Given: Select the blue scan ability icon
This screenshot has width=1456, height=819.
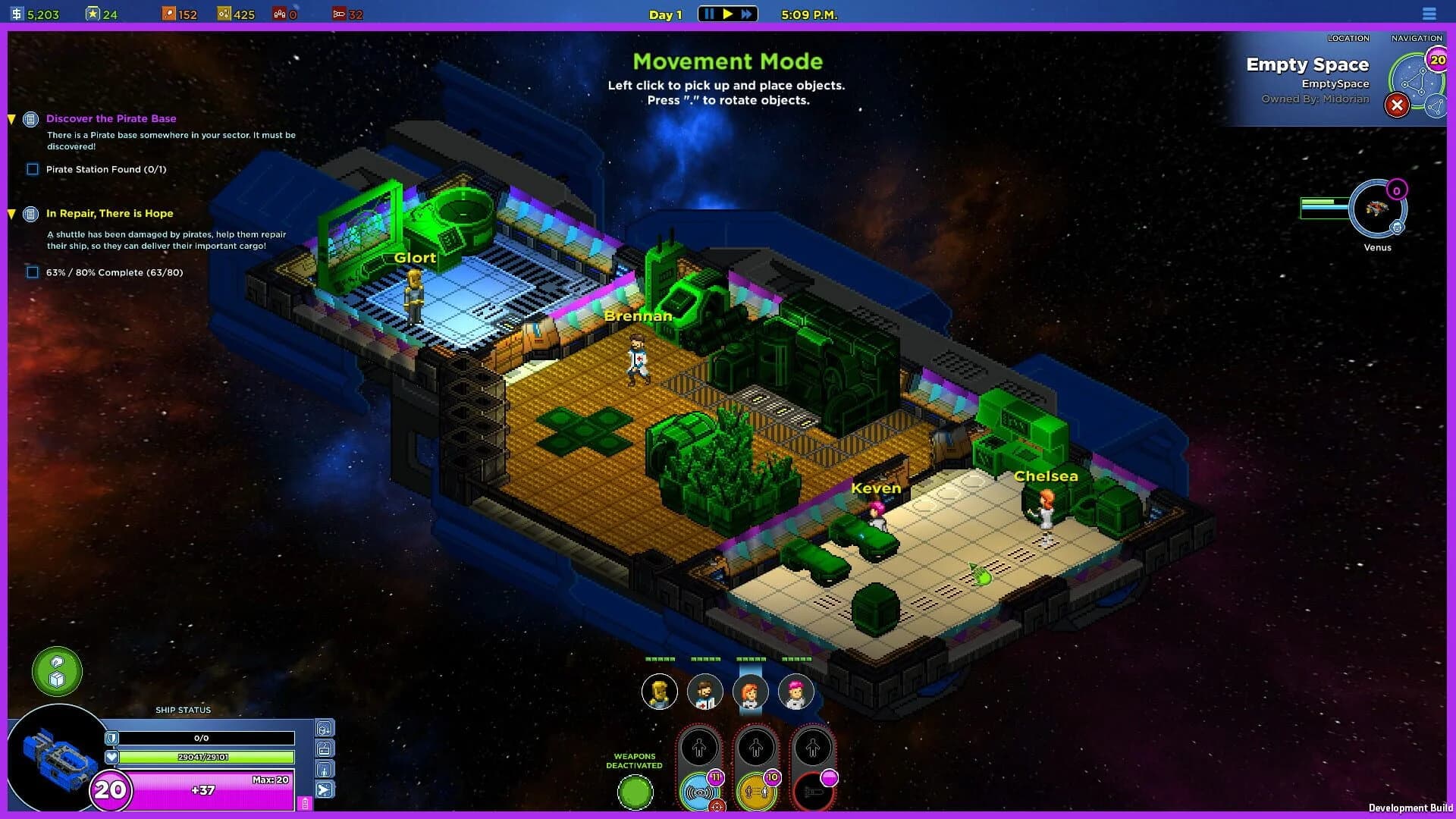Looking at the screenshot, I should [699, 792].
